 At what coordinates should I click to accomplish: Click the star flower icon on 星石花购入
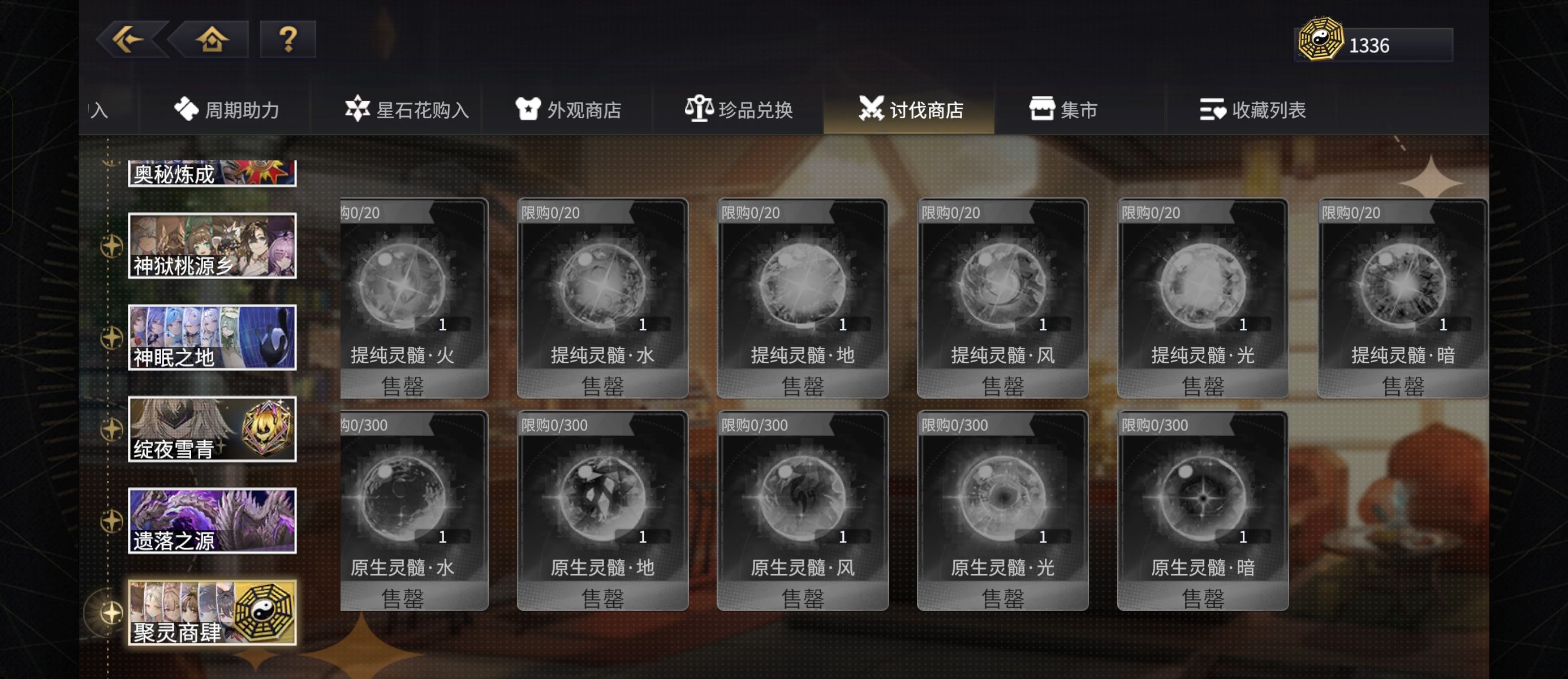tap(360, 109)
